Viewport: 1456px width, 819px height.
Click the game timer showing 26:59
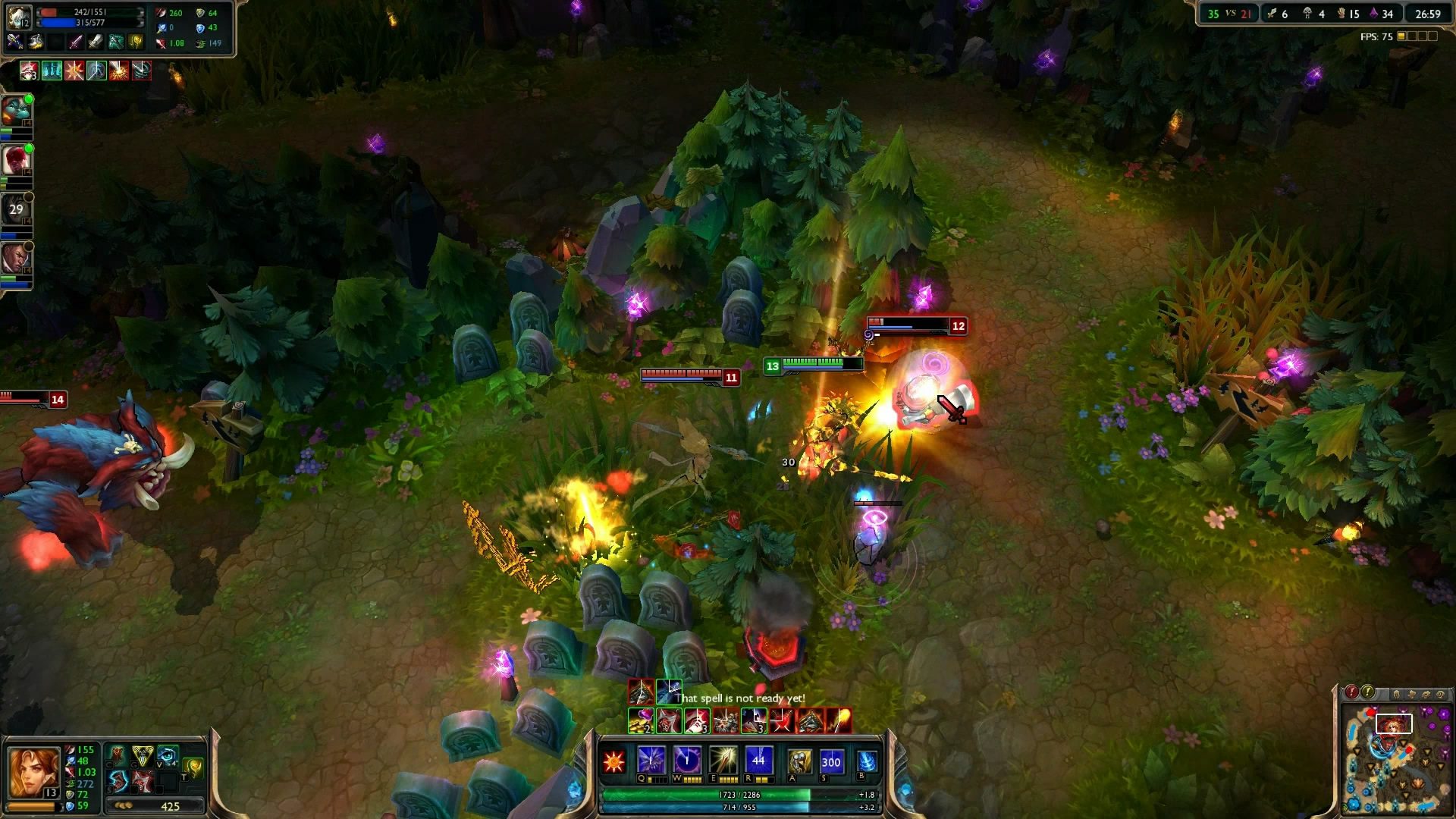(1429, 13)
